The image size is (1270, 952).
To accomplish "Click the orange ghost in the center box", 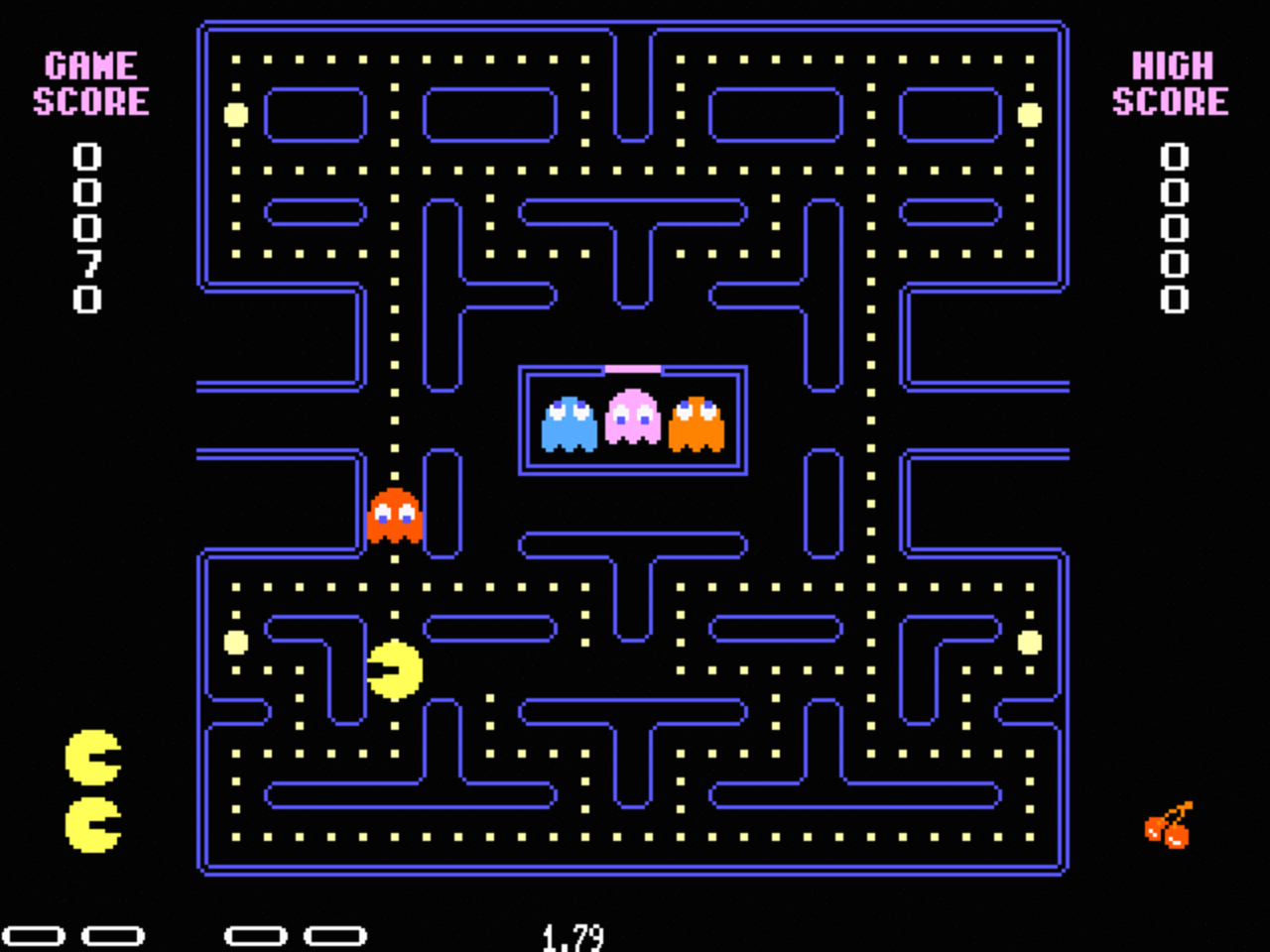I will pos(698,421).
